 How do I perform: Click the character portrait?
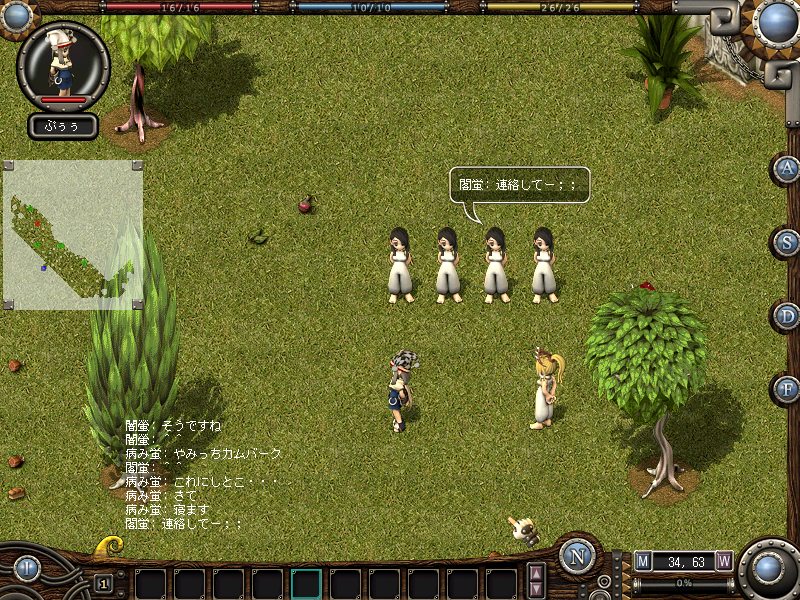click(63, 63)
